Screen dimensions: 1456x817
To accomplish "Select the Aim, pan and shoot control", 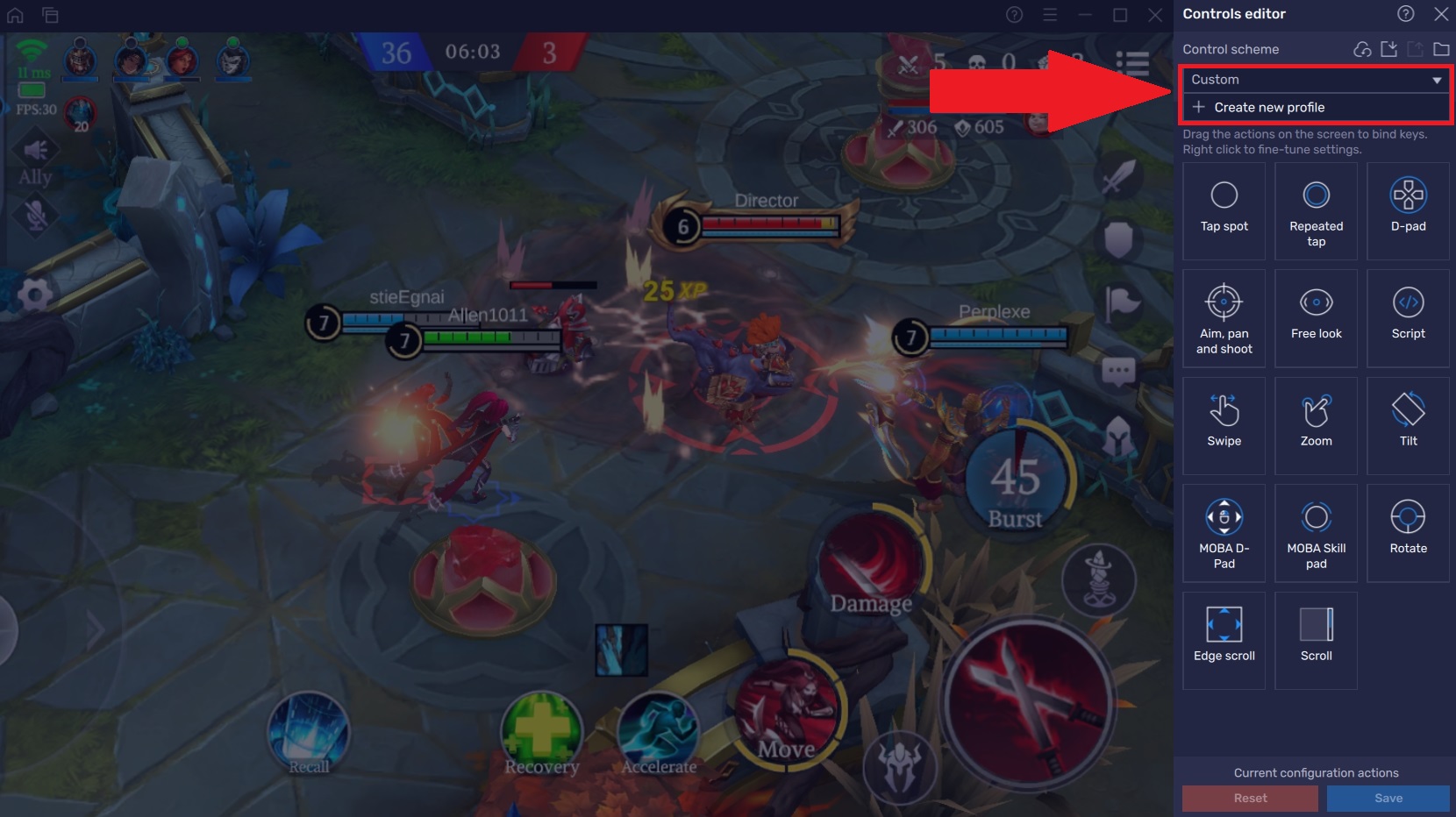I will tap(1224, 317).
